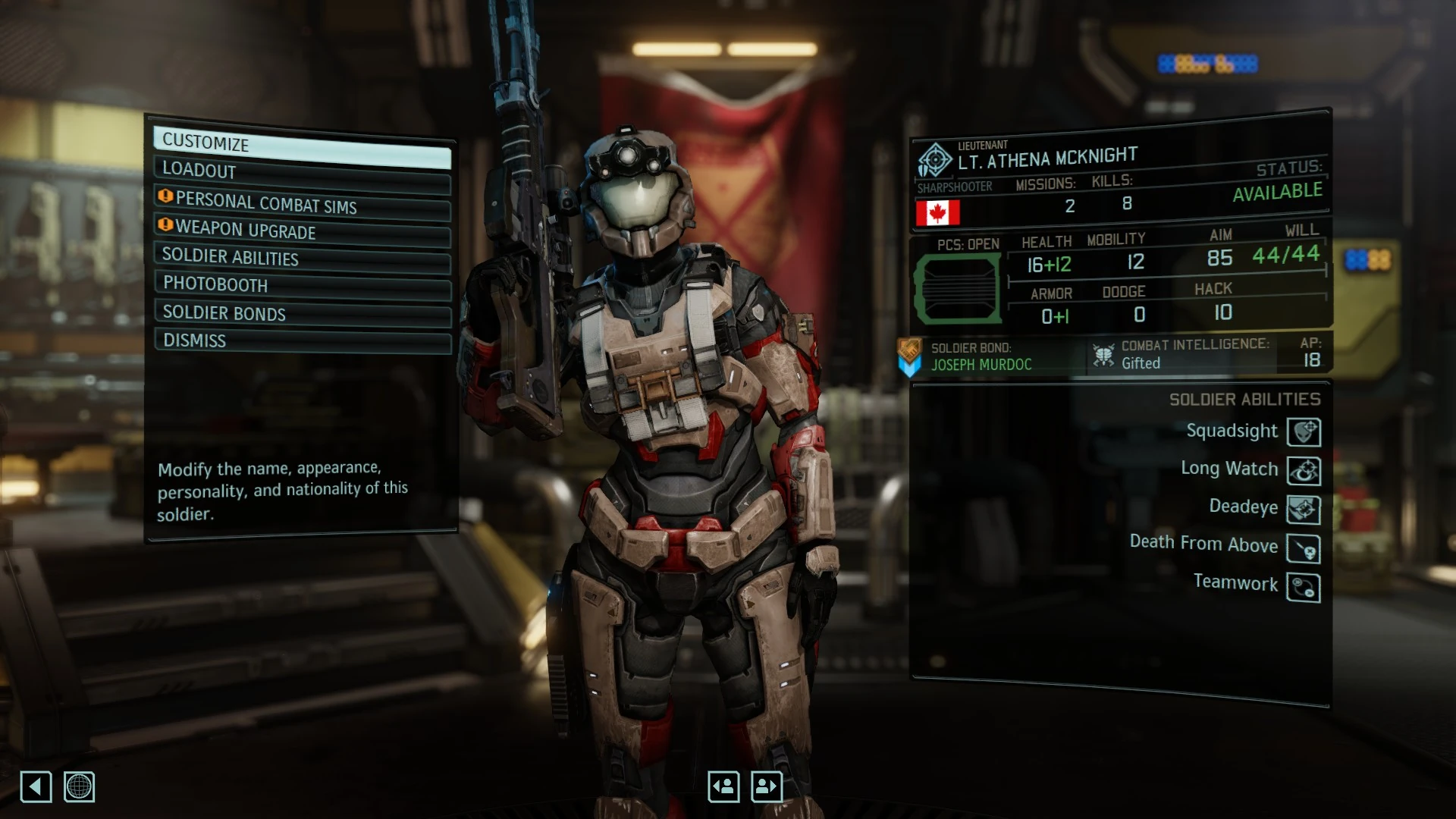
Task: Switch to the previous soldier
Action: (x=723, y=786)
